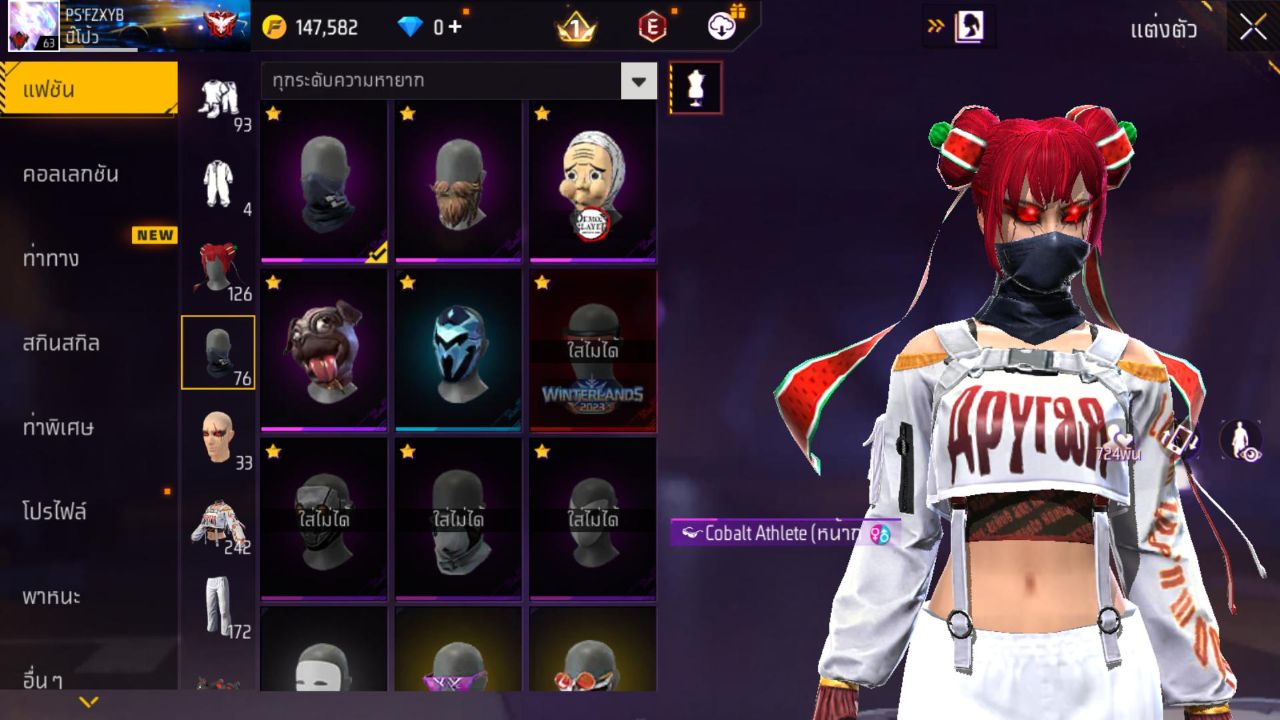Open the player profile avatar
This screenshot has height=720, width=1280.
33,26
